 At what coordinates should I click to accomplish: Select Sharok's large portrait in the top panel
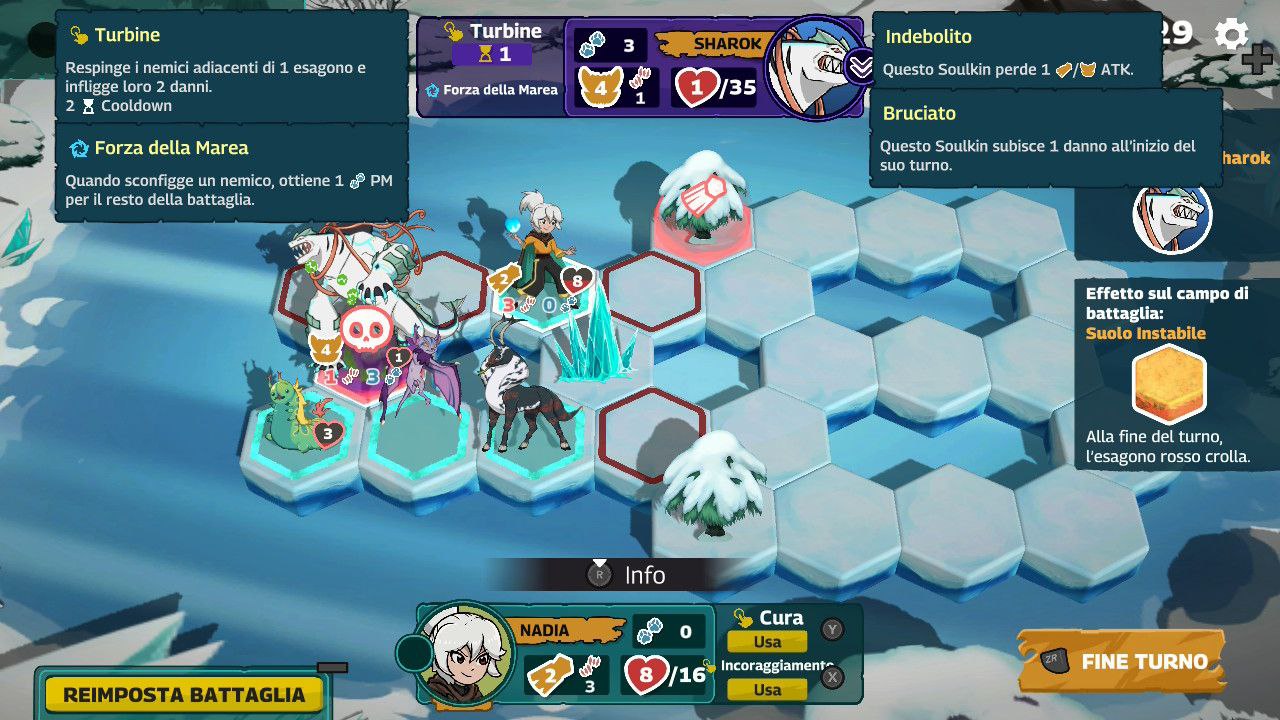[x=815, y=66]
